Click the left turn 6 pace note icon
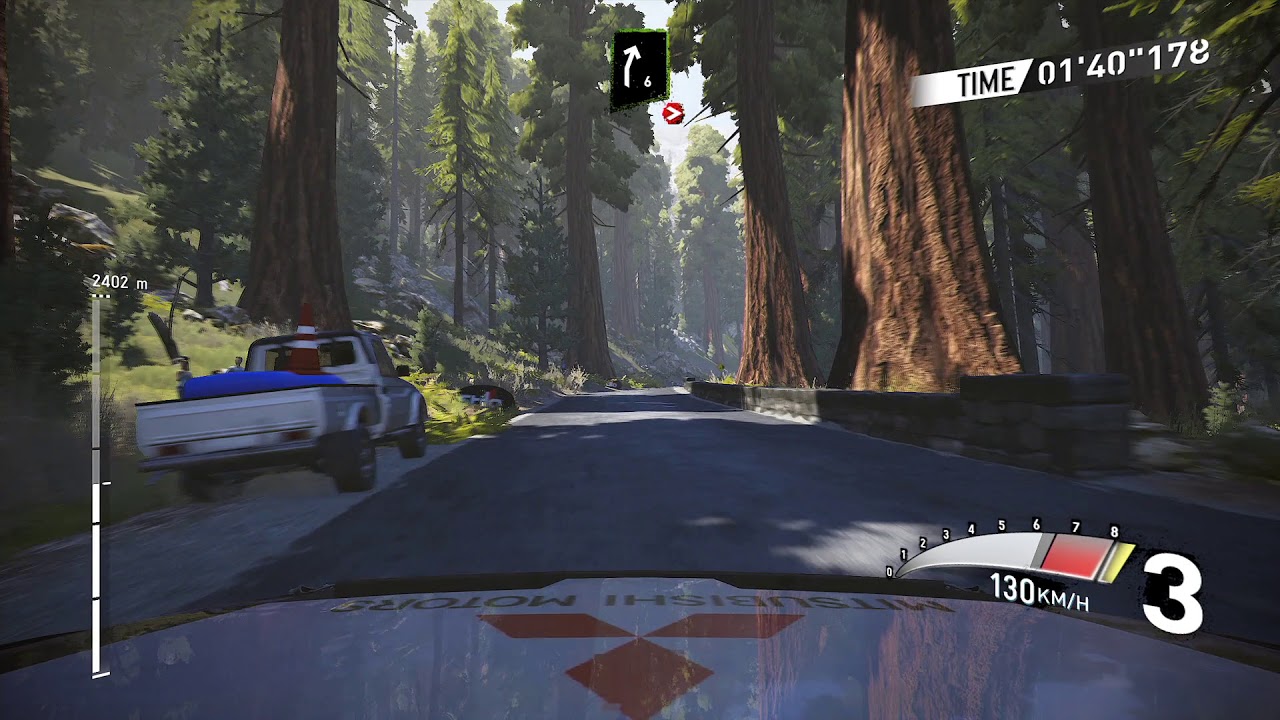Image resolution: width=1280 pixels, height=720 pixels. pyautogui.click(x=639, y=69)
